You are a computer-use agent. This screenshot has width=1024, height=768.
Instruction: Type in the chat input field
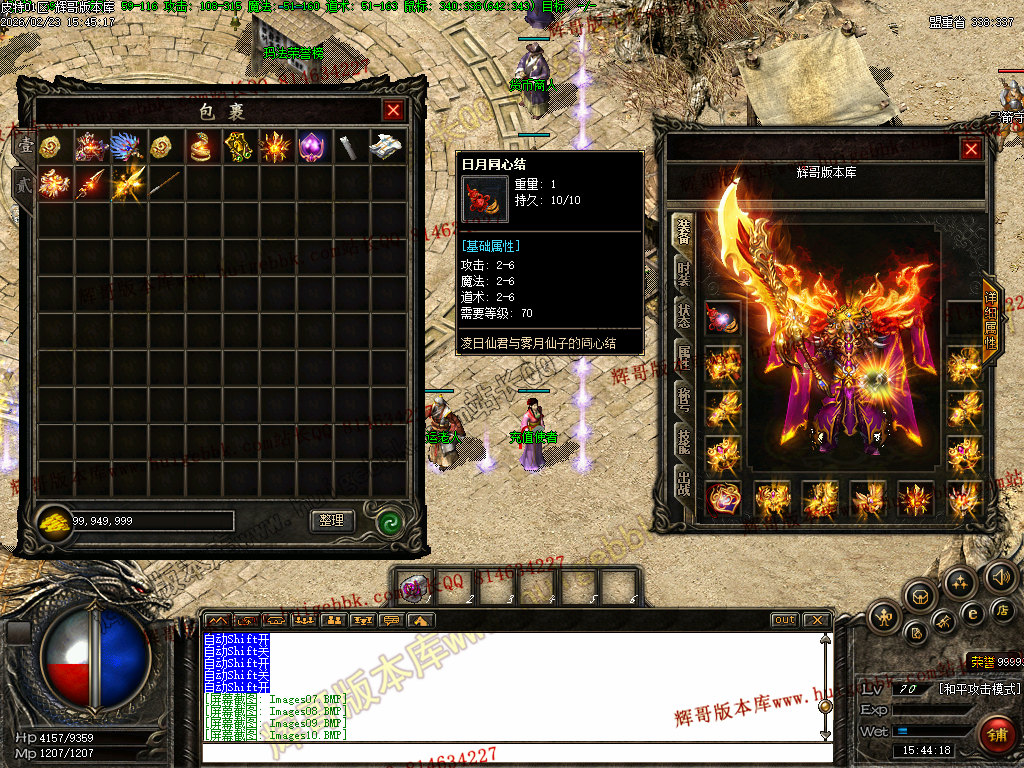tap(510, 754)
